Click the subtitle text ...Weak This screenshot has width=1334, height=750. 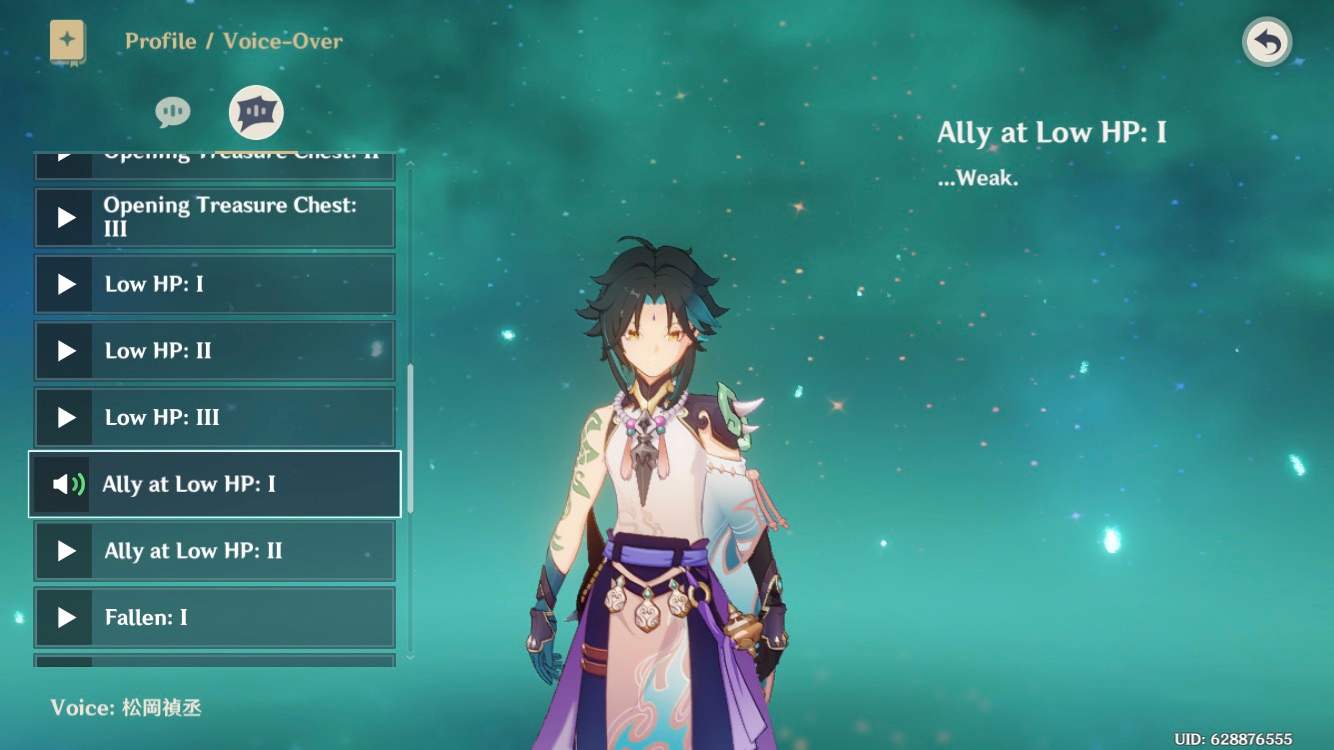[x=979, y=178]
